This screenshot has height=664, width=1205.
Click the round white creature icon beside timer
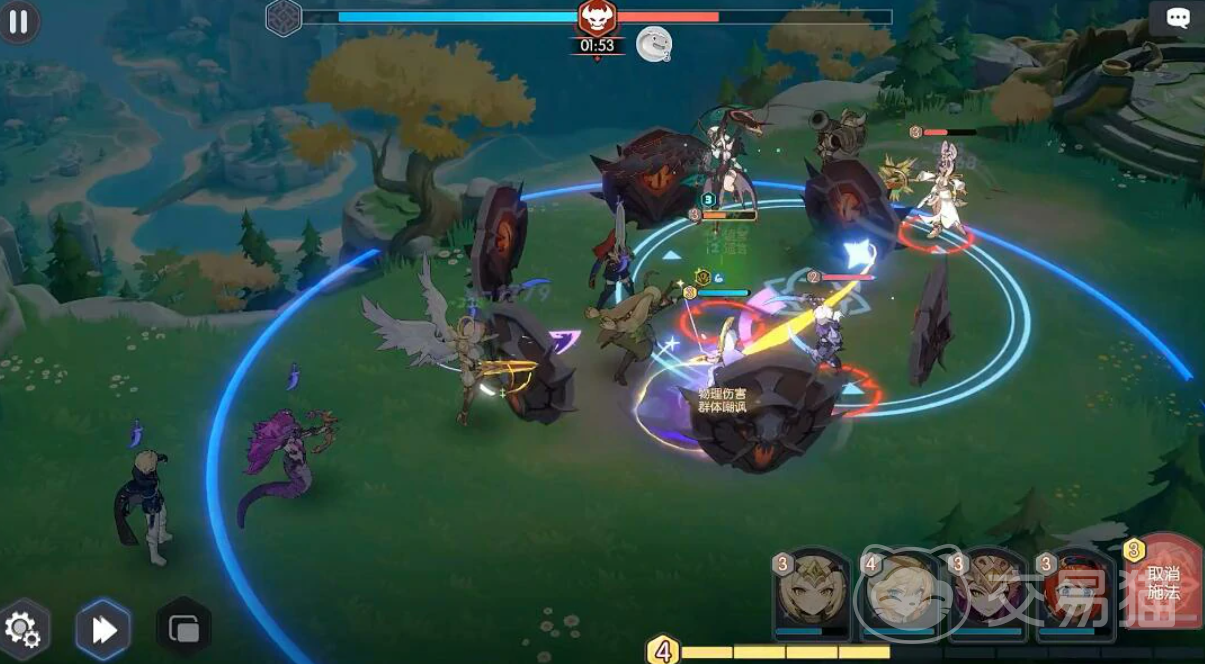[x=653, y=44]
